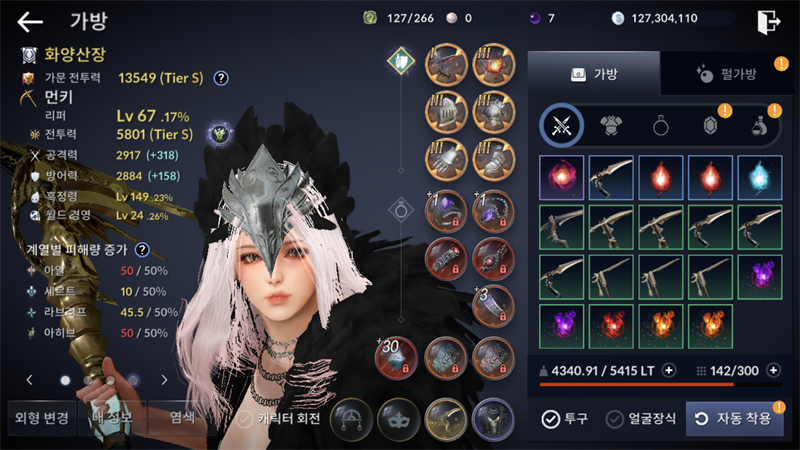Show ring accessory category items

pyautogui.click(x=660, y=126)
